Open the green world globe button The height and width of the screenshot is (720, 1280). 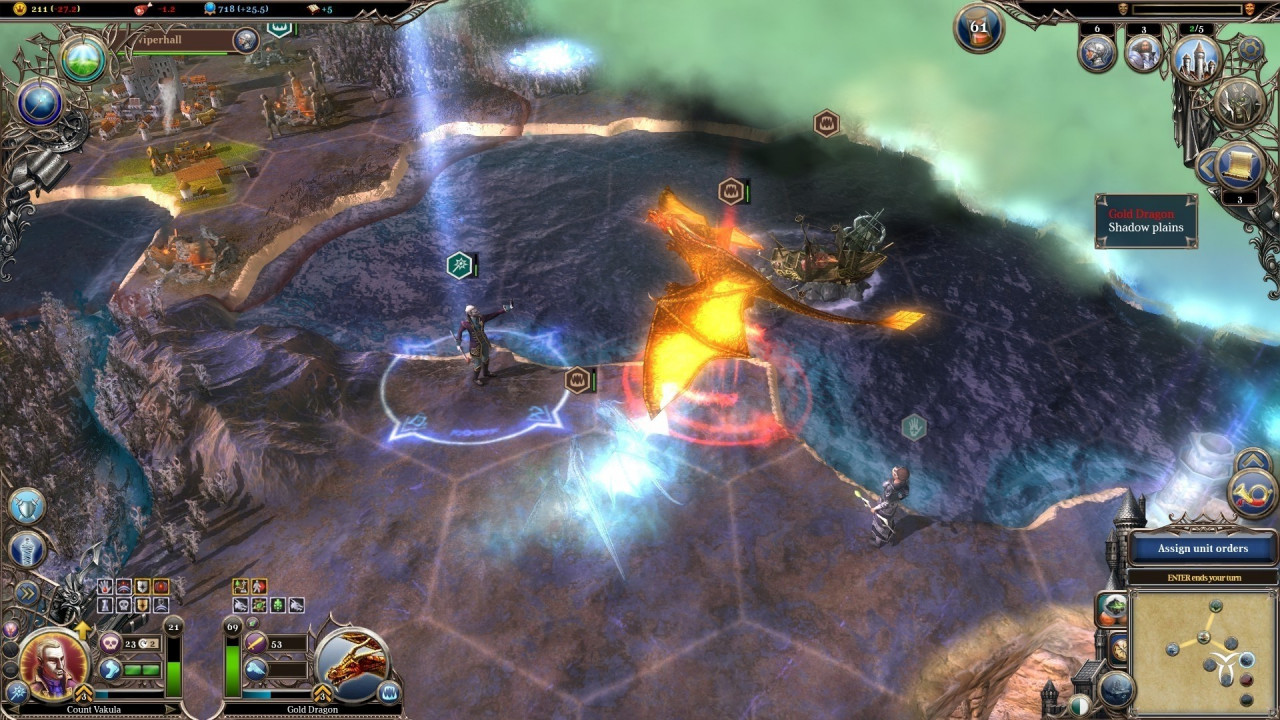pos(83,60)
